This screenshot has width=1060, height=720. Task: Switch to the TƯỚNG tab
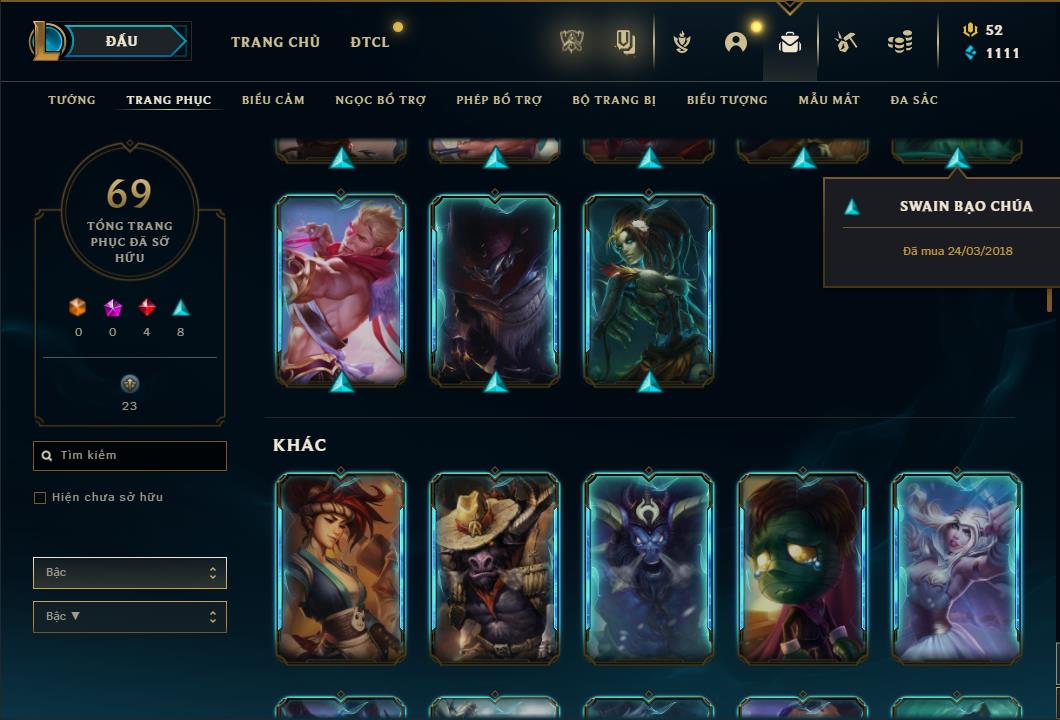click(72, 100)
